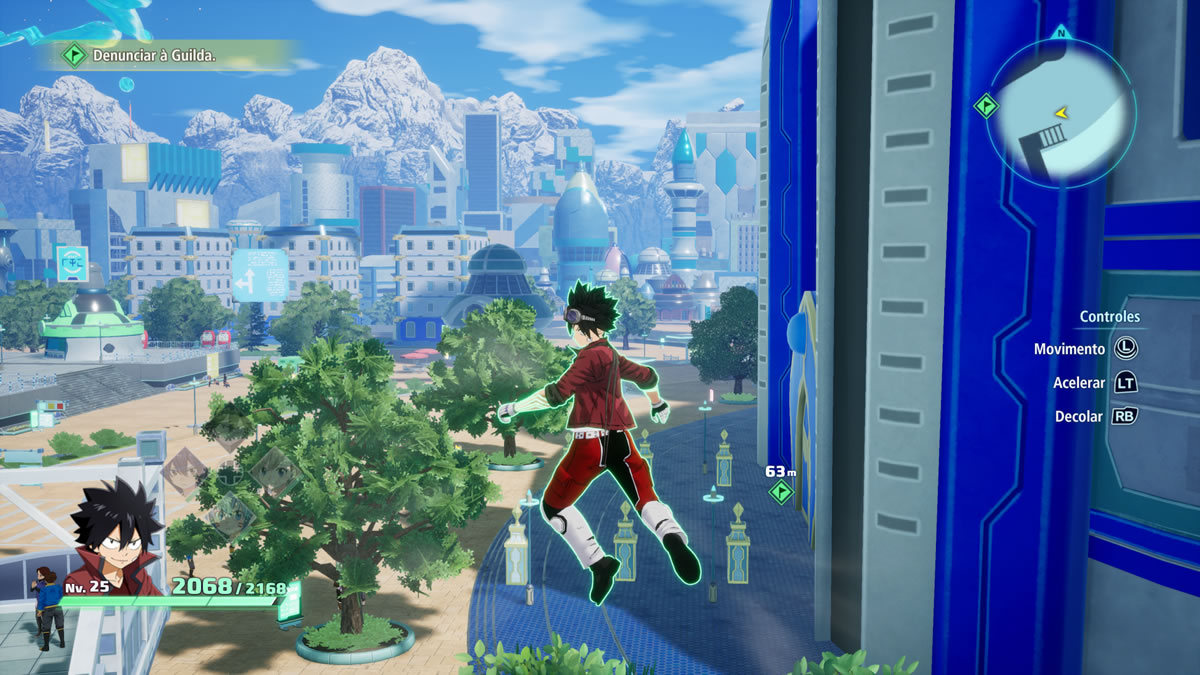
Task: Open the circular minimap
Action: click(x=1060, y=112)
